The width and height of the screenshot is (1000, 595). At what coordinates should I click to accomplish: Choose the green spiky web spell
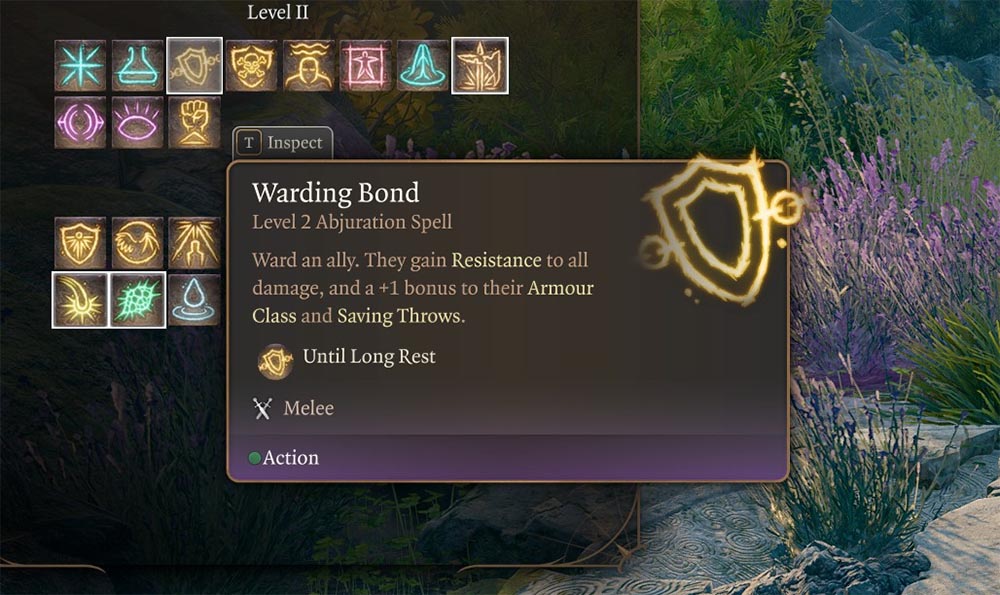pos(137,300)
